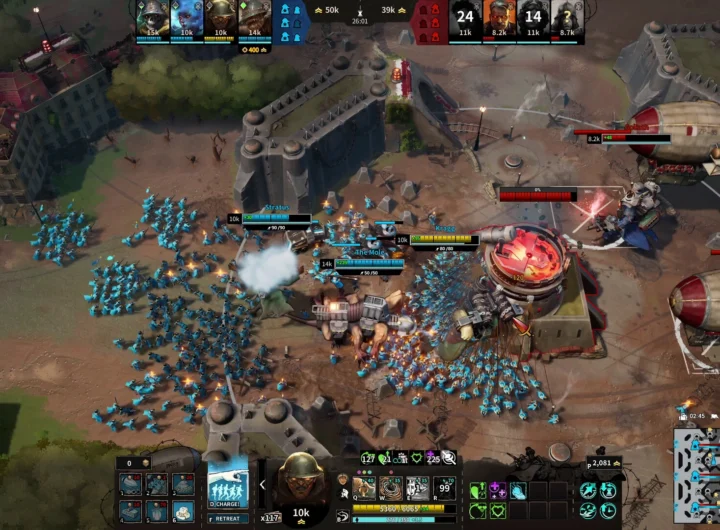This screenshot has height=530, width=720.
Task: Open the minimap in the corner
Action: coord(697,476)
